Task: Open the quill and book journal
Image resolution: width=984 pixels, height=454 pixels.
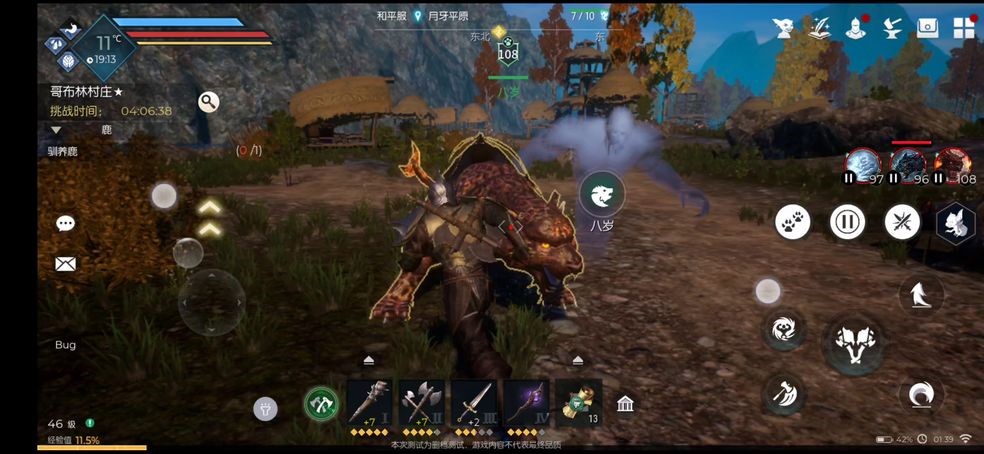Action: coord(820,28)
